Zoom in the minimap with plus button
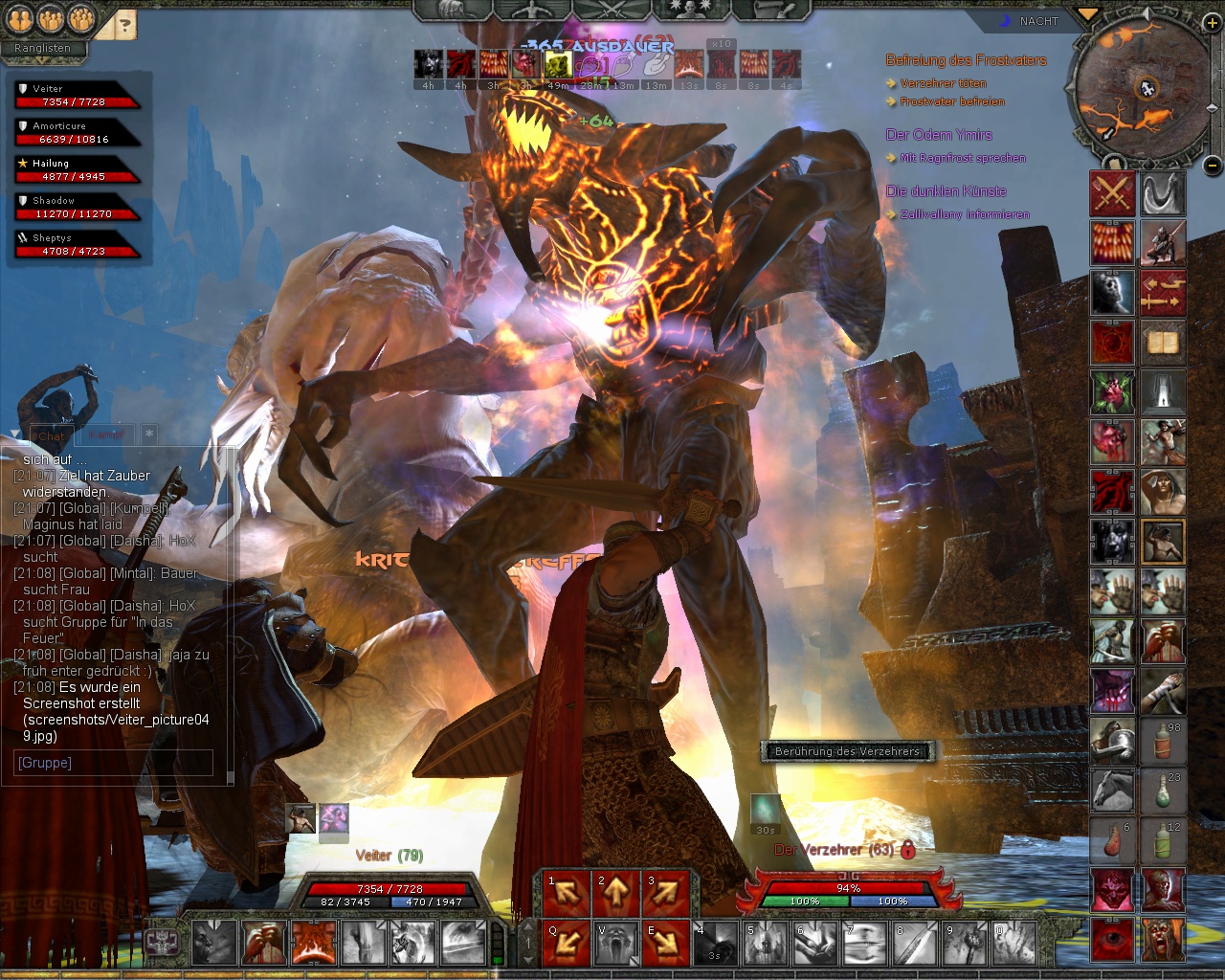1225x980 pixels. point(1211,24)
